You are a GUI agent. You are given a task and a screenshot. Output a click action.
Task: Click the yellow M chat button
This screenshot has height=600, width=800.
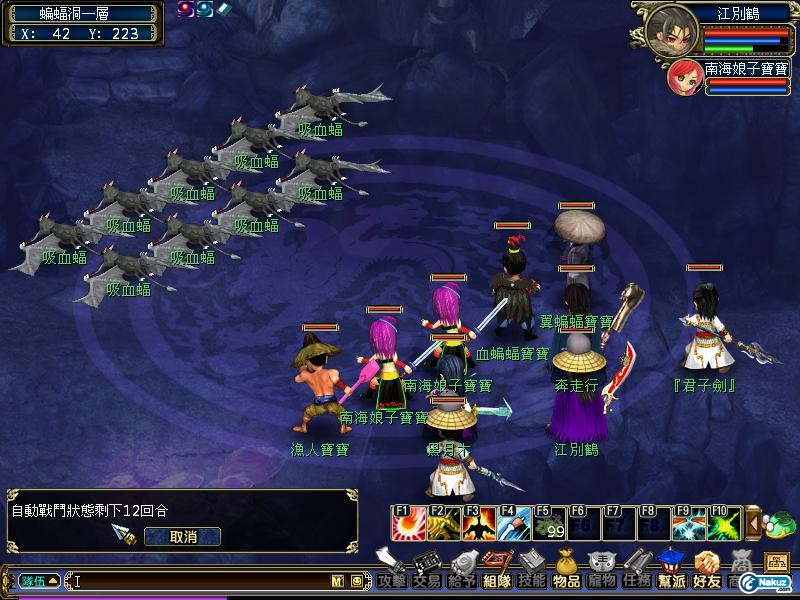(338, 580)
